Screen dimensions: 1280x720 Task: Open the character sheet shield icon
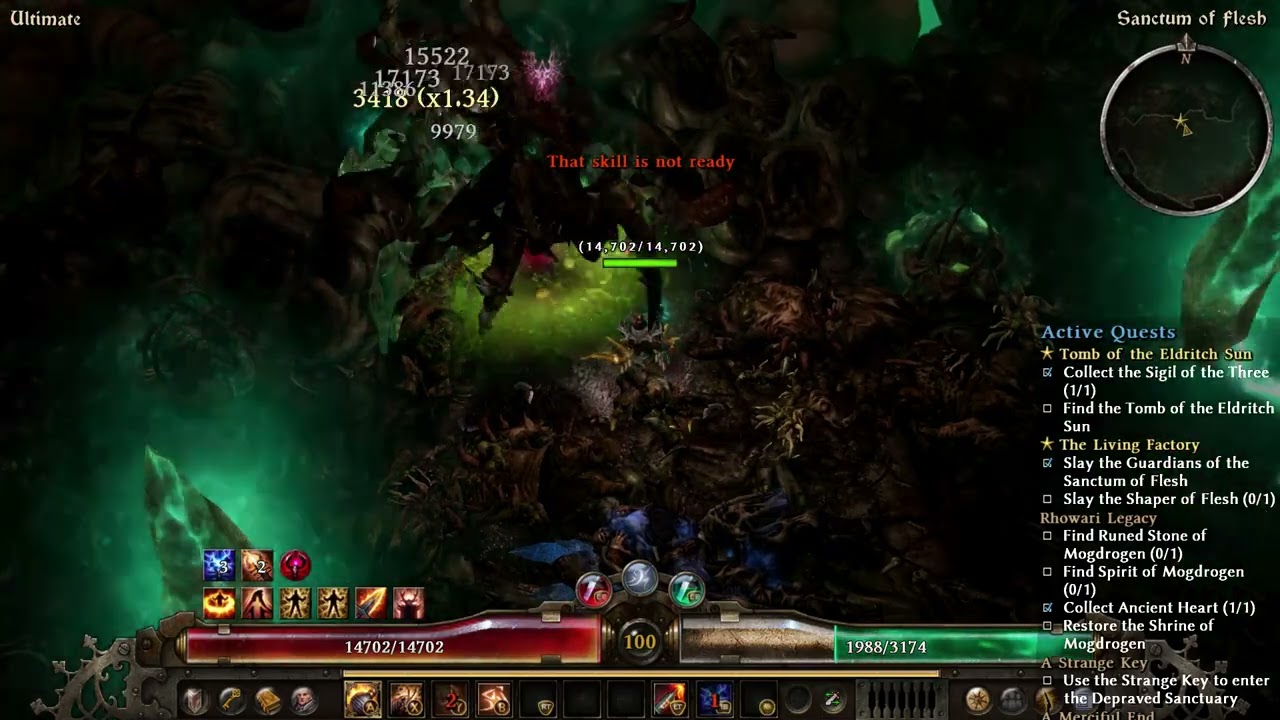(x=196, y=700)
